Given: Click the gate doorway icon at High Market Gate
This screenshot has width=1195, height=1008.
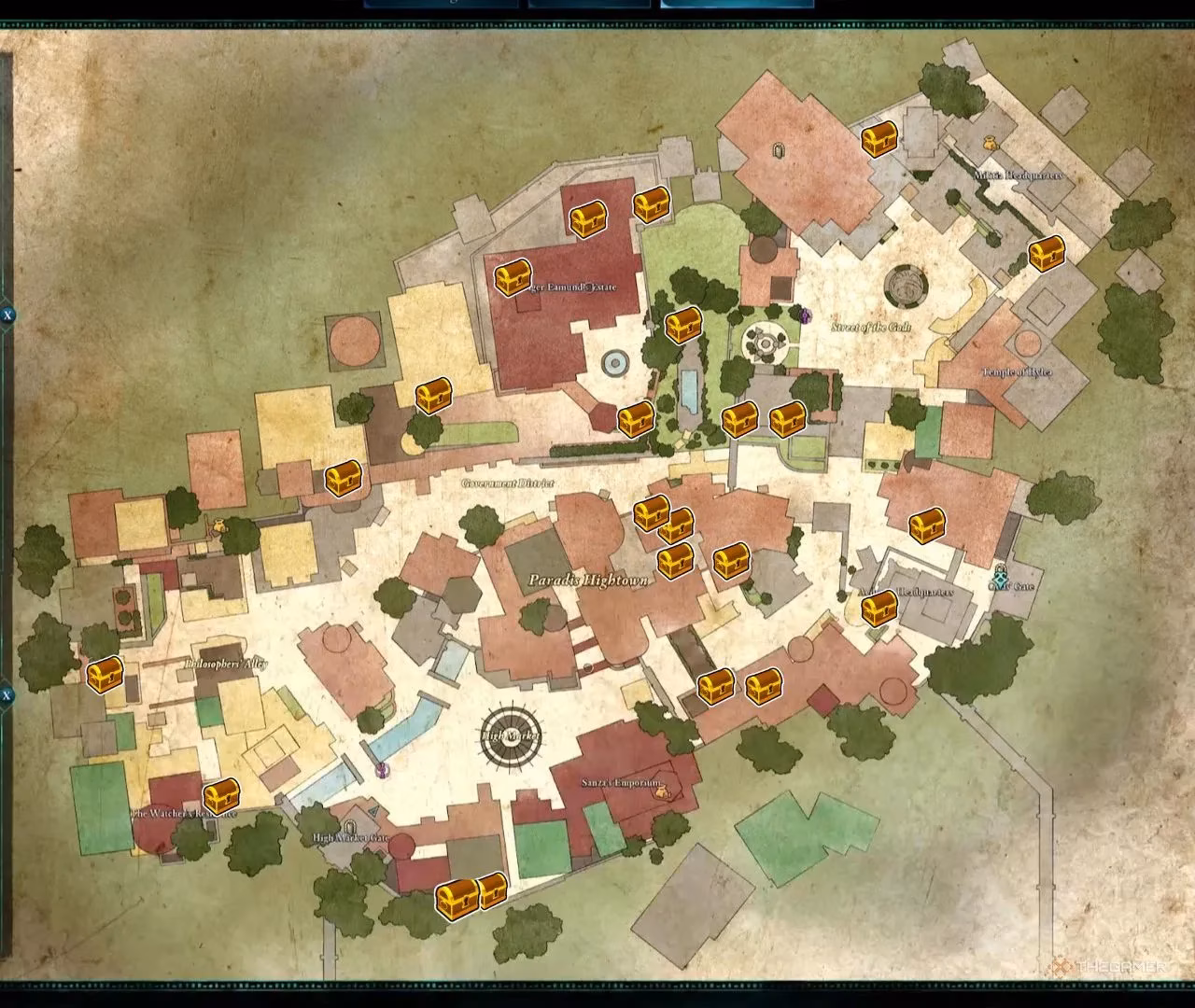Looking at the screenshot, I should (350, 828).
